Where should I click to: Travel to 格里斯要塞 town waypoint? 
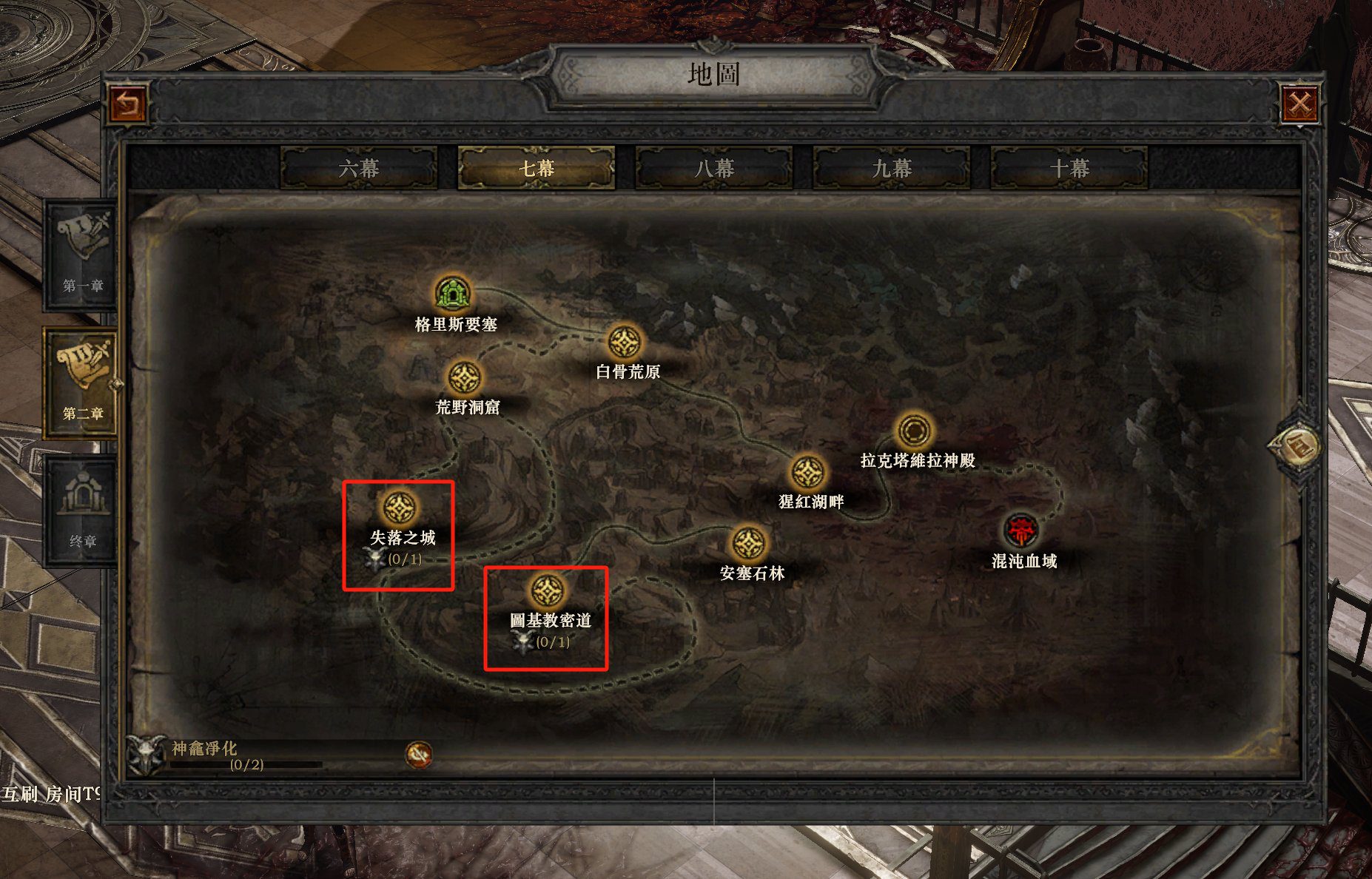click(x=453, y=293)
